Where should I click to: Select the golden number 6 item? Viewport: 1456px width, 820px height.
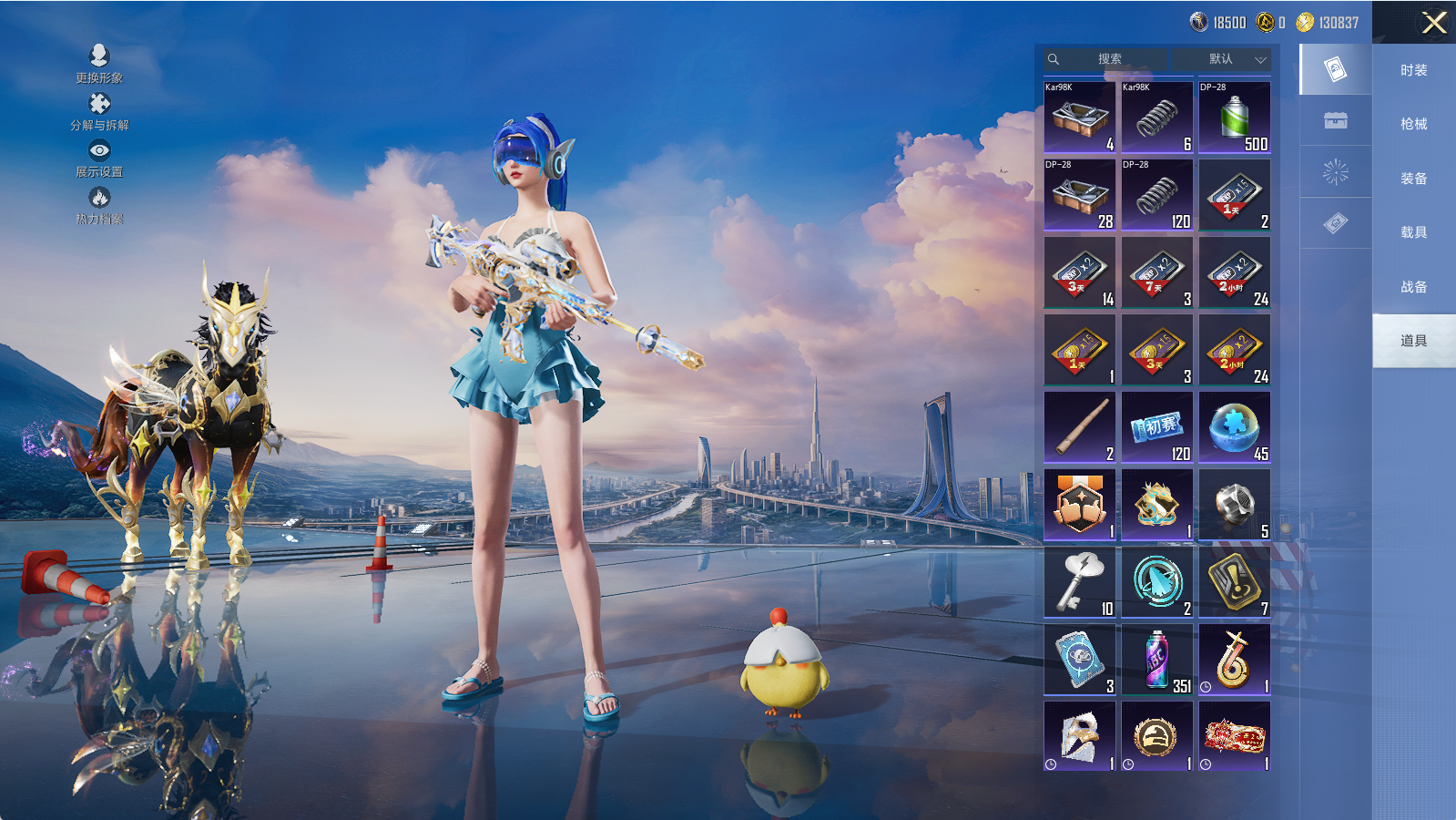pos(1234,659)
